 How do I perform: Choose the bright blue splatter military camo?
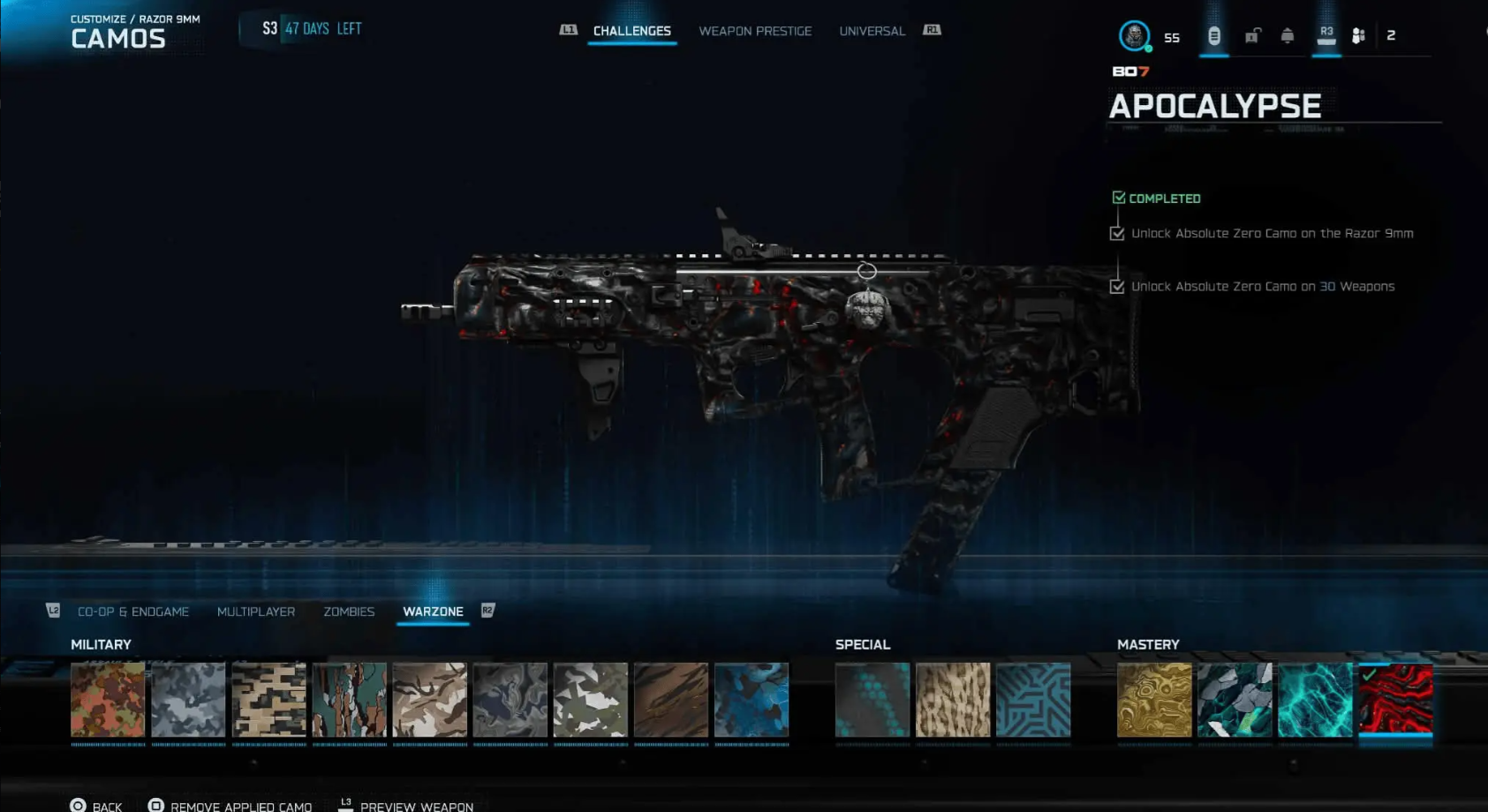coord(752,700)
